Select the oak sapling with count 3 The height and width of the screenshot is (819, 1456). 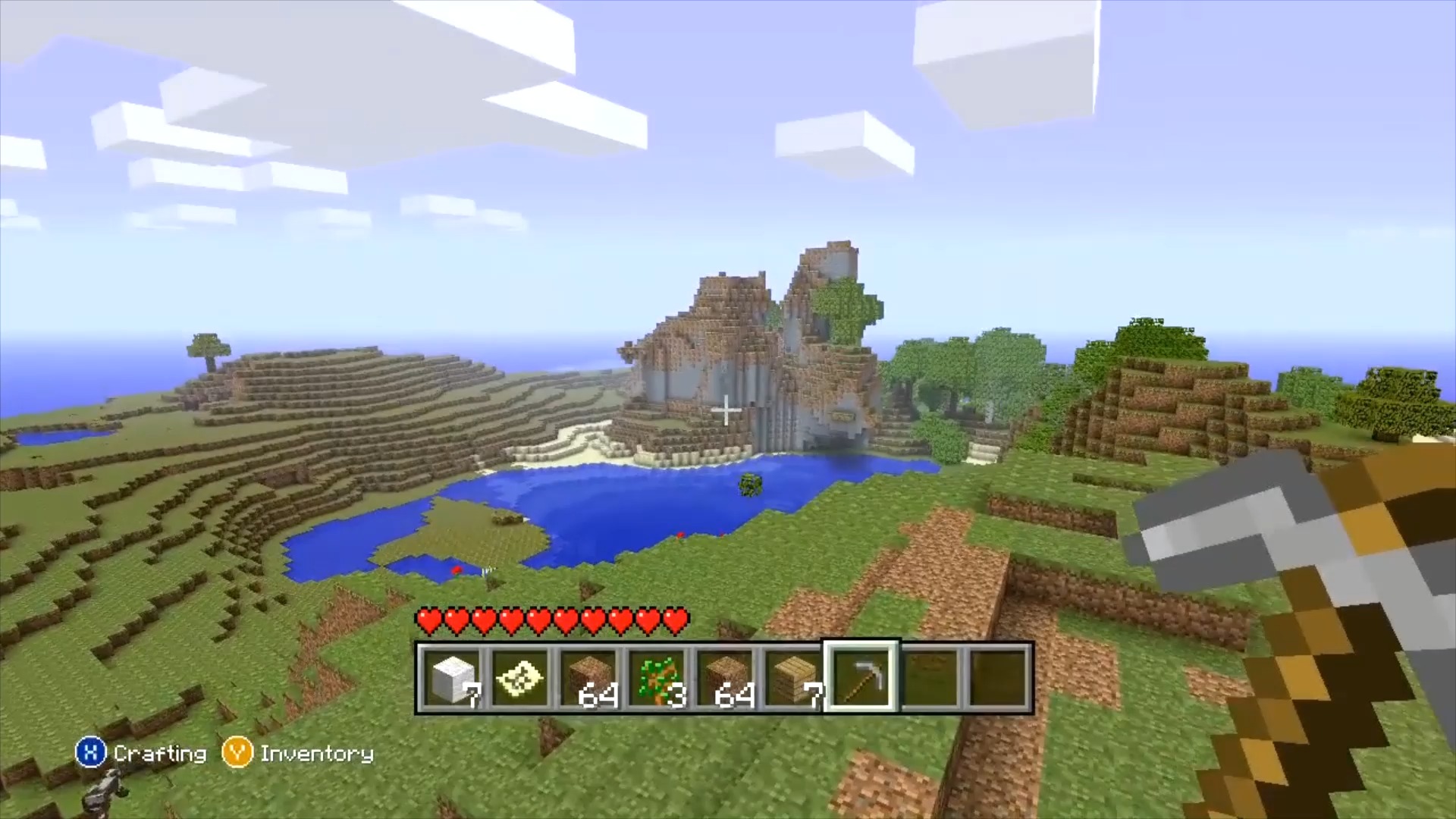658,677
